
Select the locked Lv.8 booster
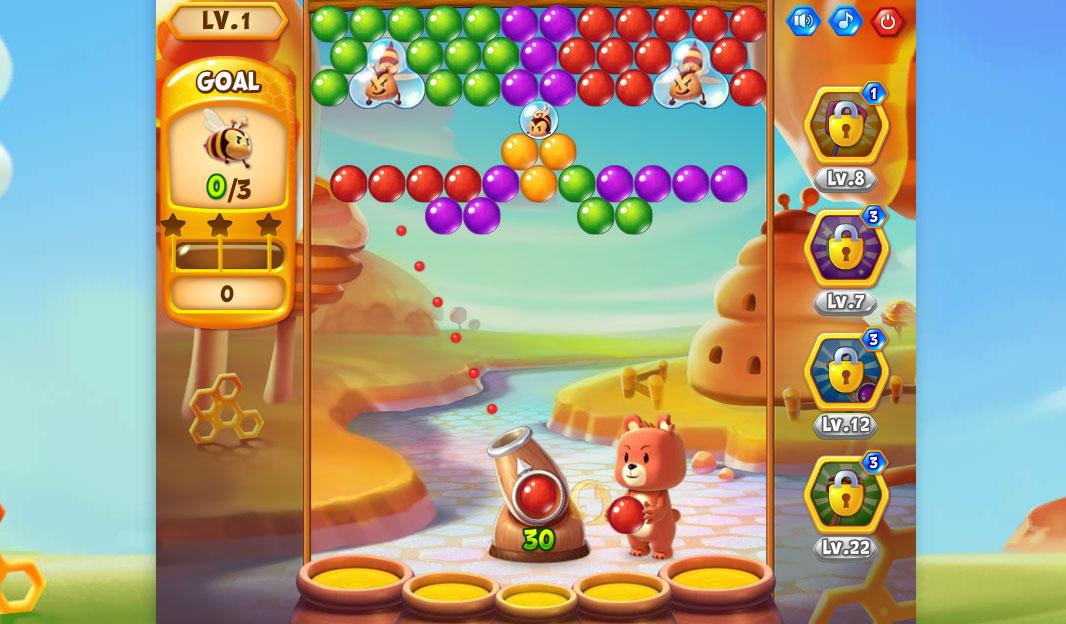tap(846, 126)
